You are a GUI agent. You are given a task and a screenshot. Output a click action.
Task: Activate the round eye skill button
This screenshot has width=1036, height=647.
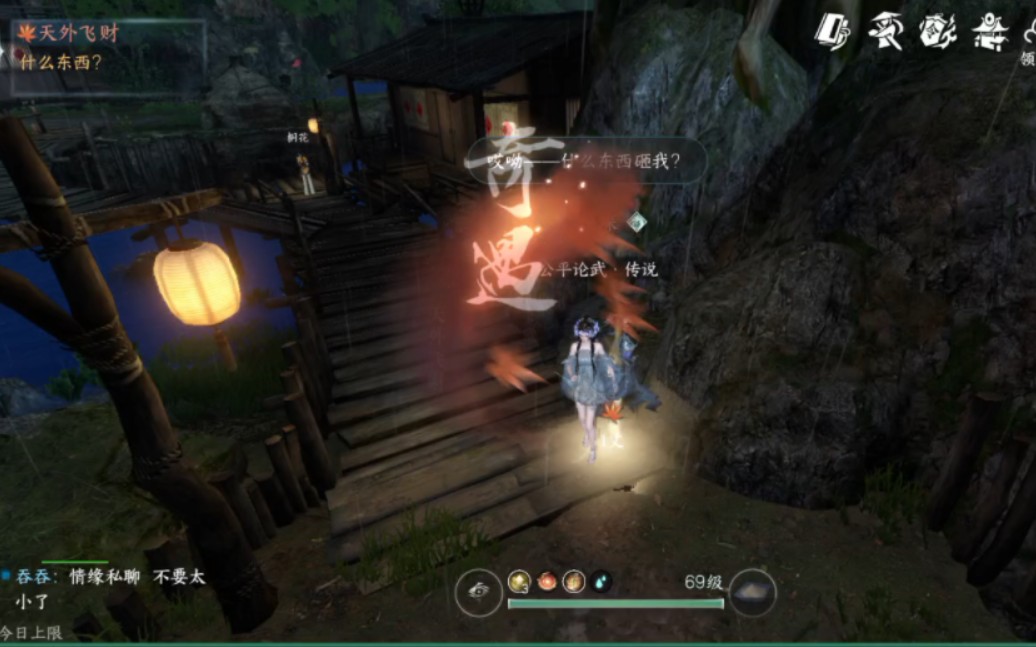pos(478,592)
